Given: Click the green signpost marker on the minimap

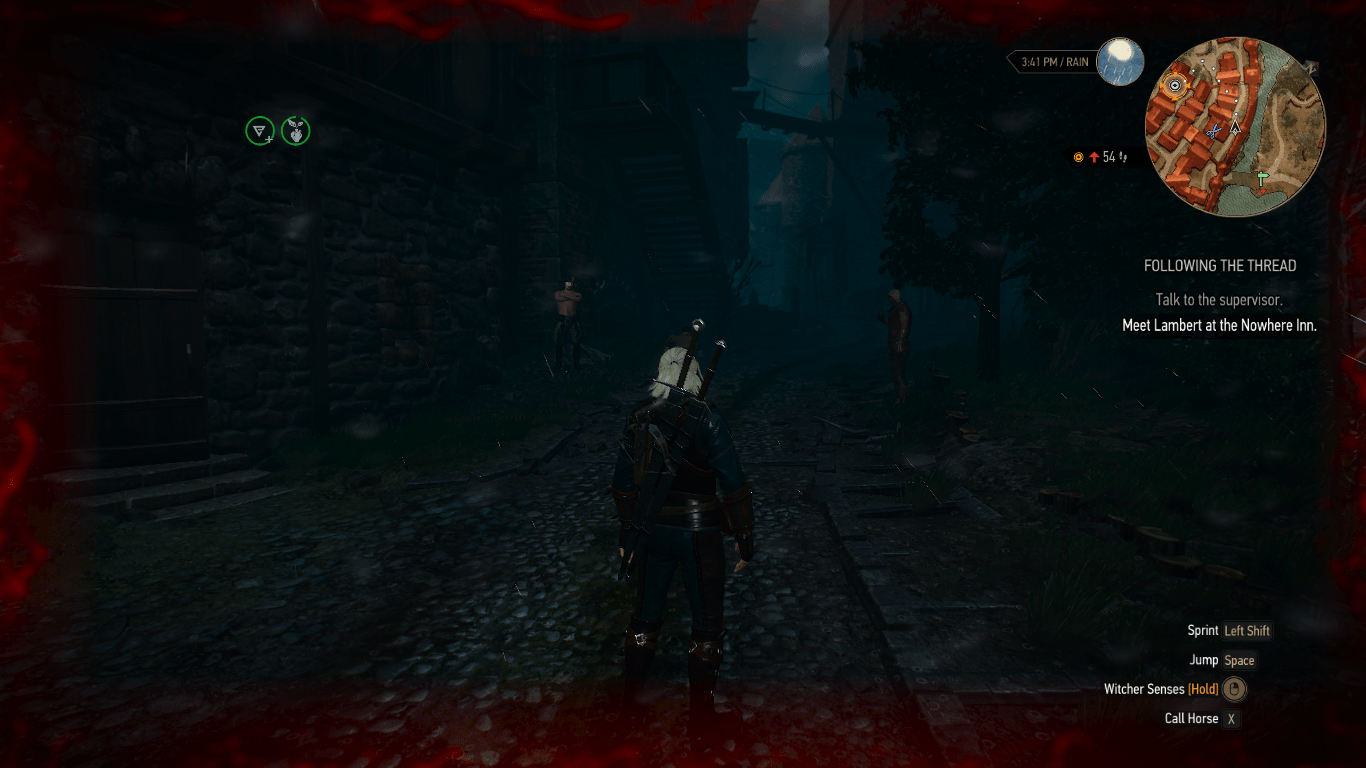Looking at the screenshot, I should click(1261, 177).
